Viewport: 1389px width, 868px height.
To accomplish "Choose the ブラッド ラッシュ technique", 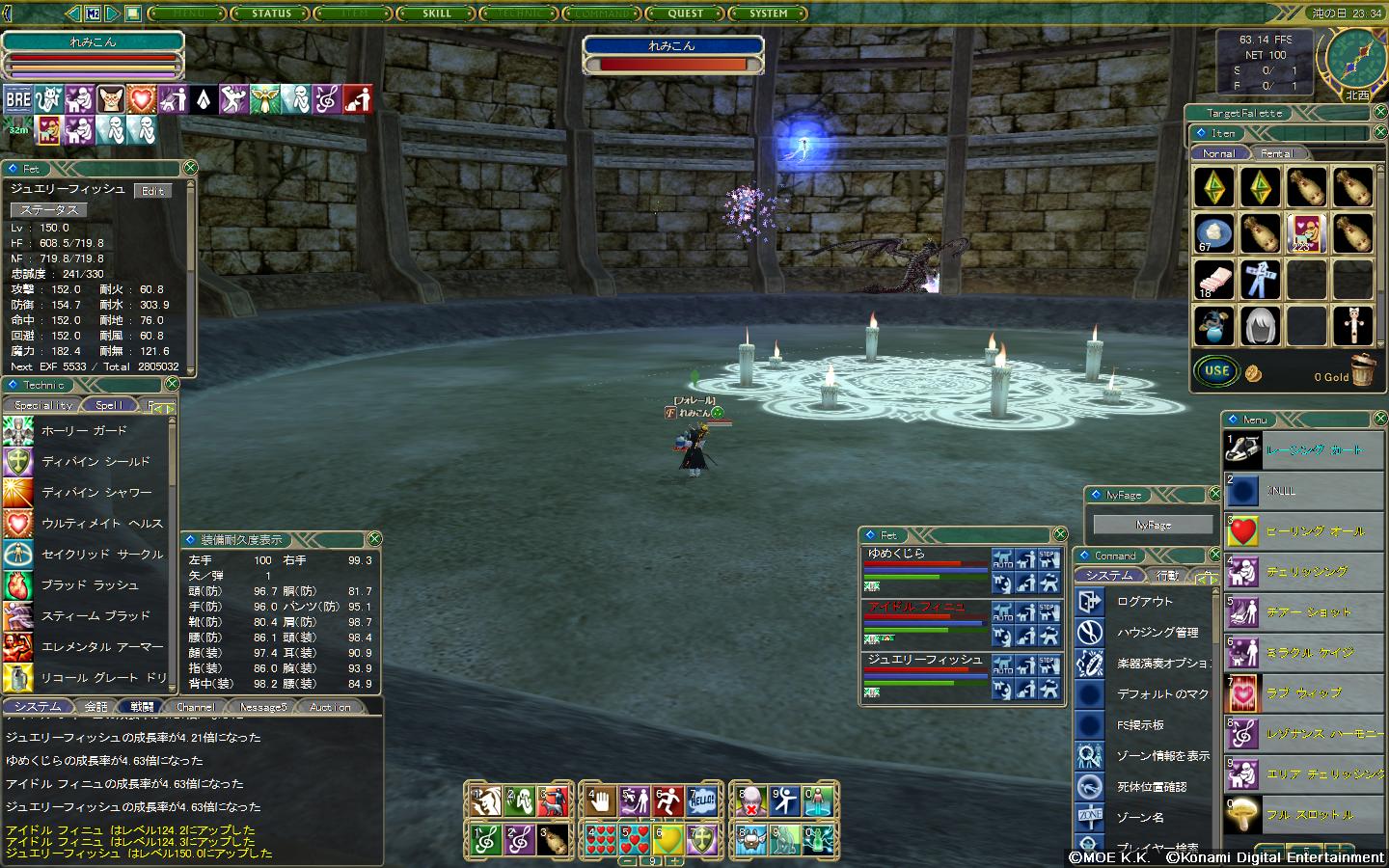I will click(90, 585).
